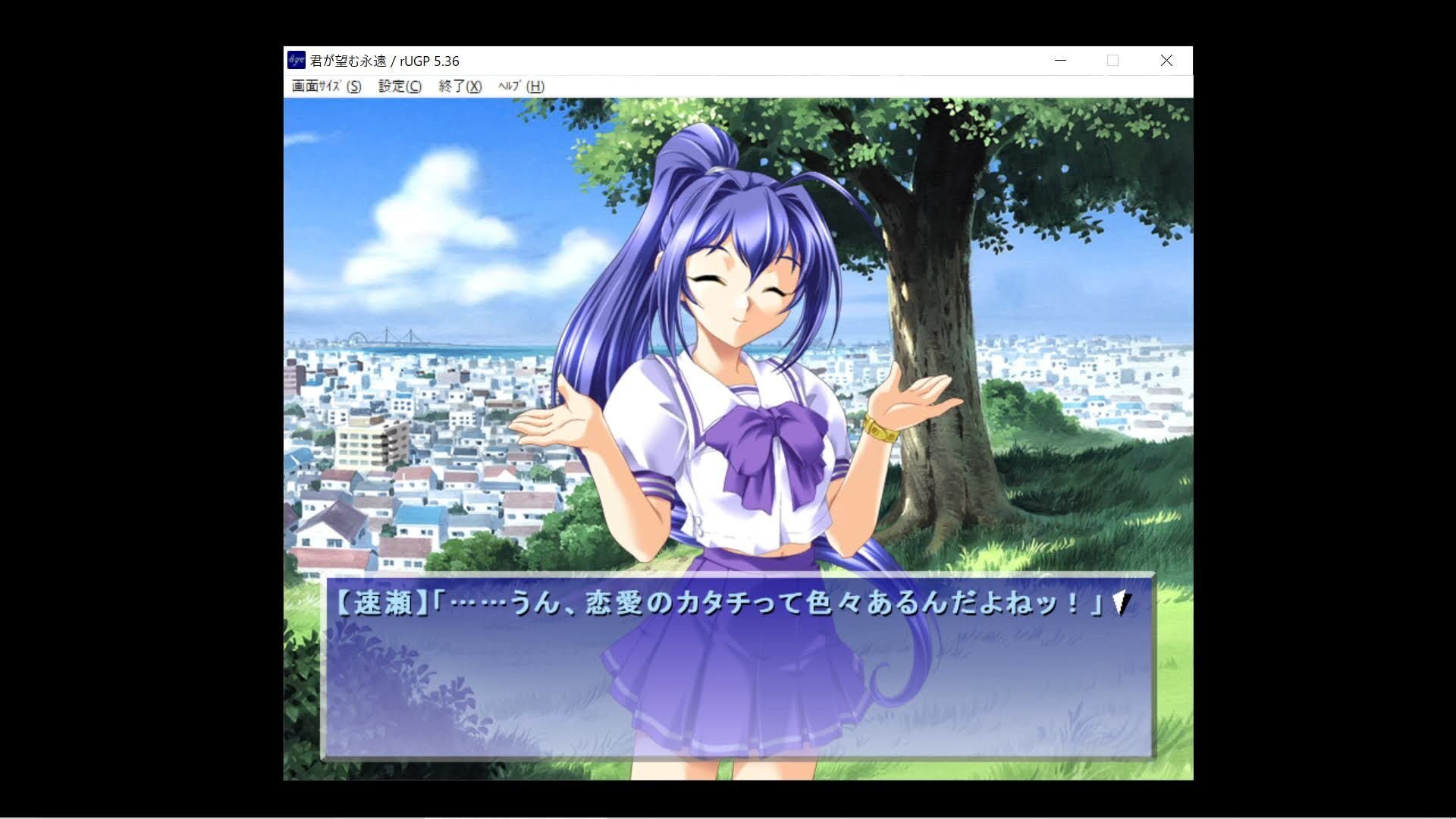Maximize the rUGP game window
This screenshot has width=1456, height=819.
click(1112, 60)
